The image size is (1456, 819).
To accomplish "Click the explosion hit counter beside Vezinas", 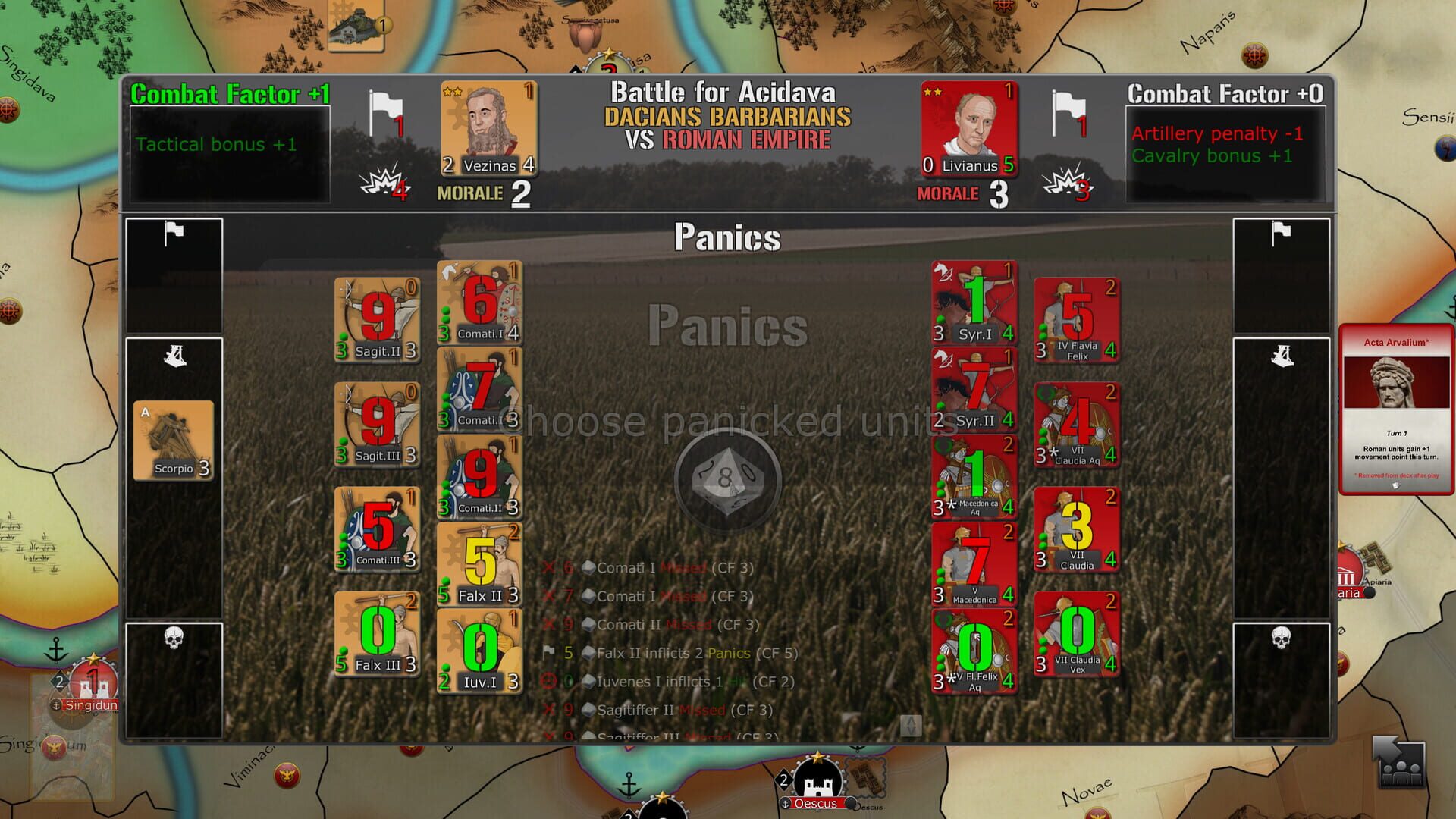I will pos(385,184).
